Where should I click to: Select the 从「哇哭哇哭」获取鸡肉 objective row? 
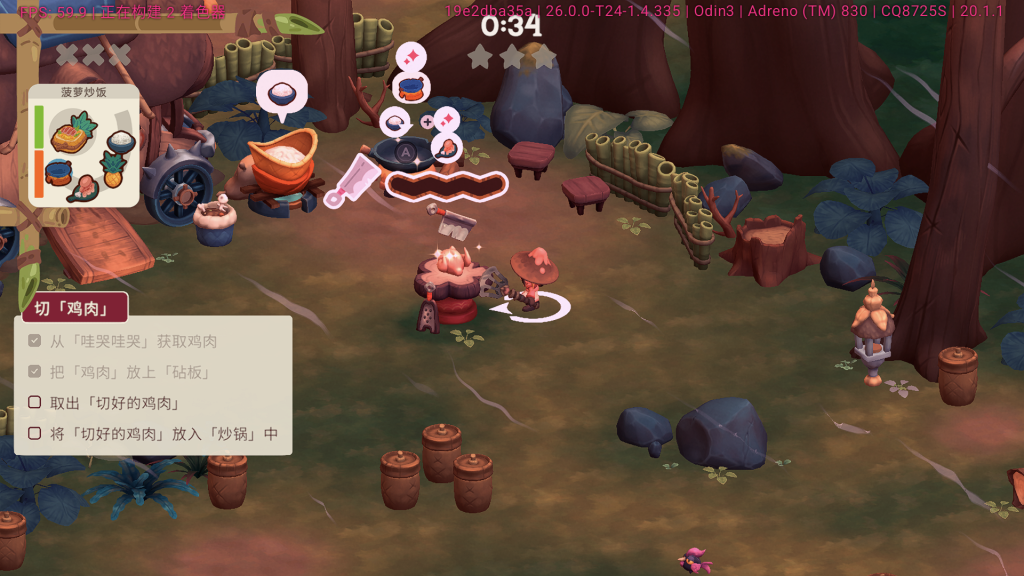click(x=133, y=341)
